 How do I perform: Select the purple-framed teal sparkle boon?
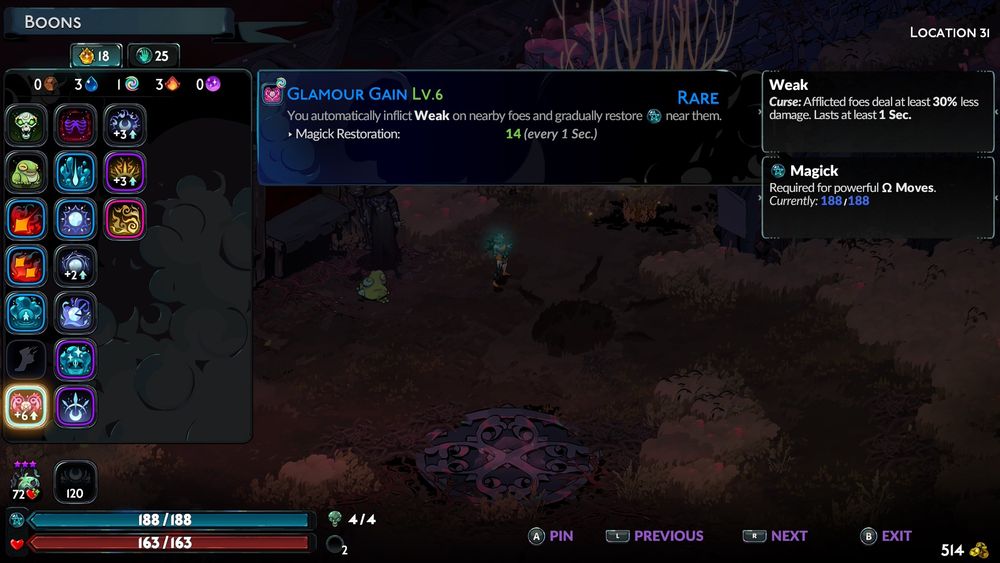click(x=76, y=359)
